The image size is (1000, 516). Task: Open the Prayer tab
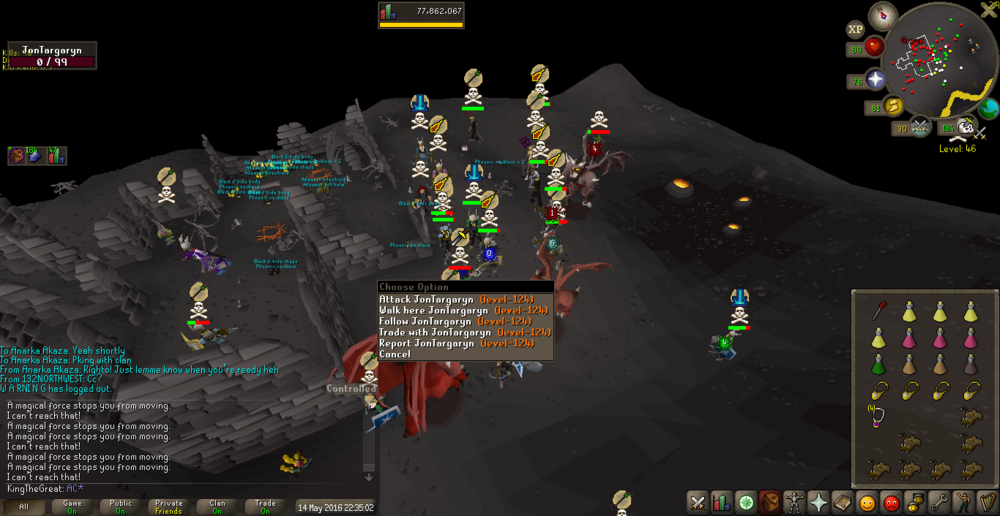[818, 503]
